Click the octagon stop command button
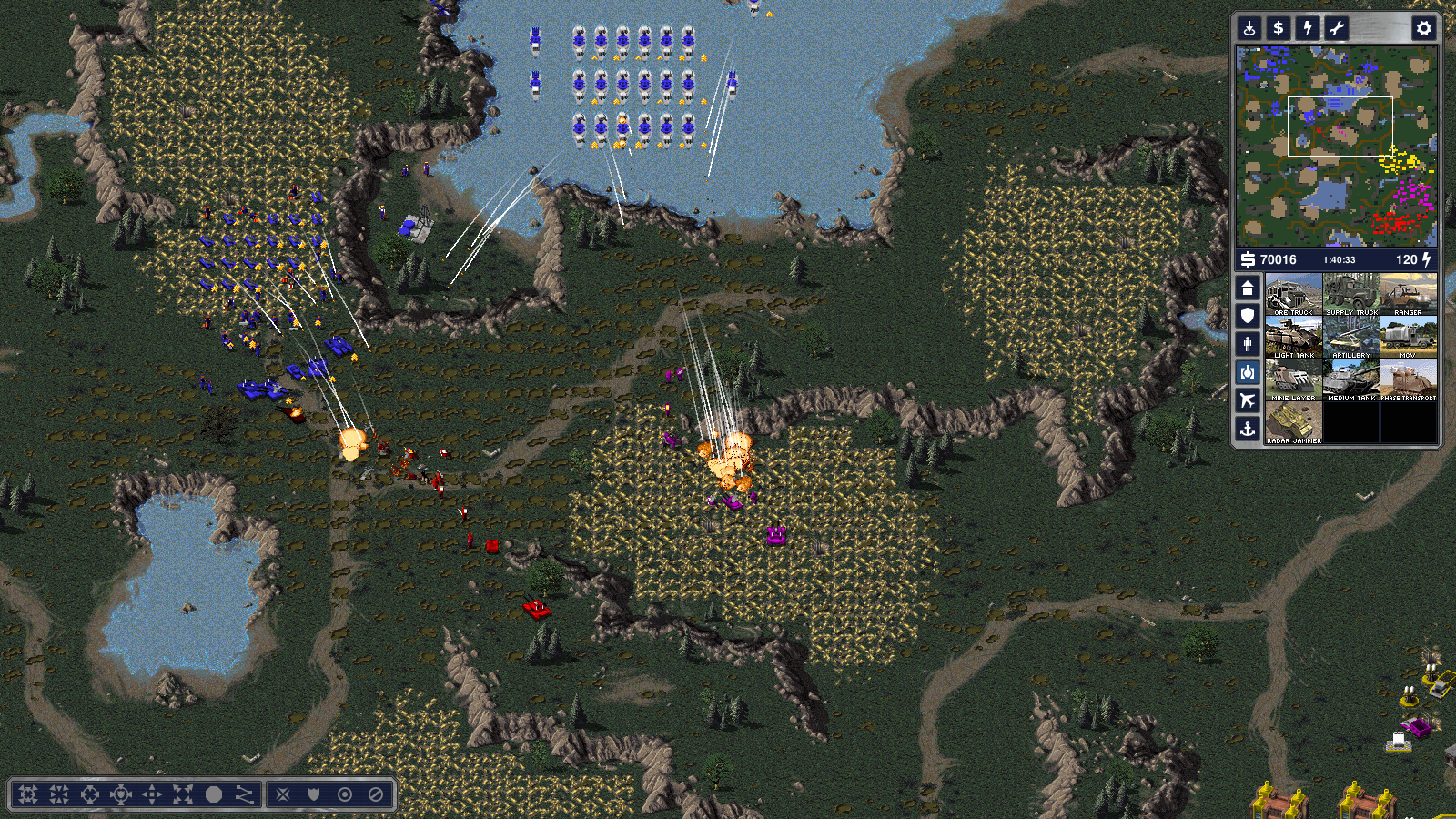Image resolution: width=1456 pixels, height=819 pixels. (x=214, y=794)
